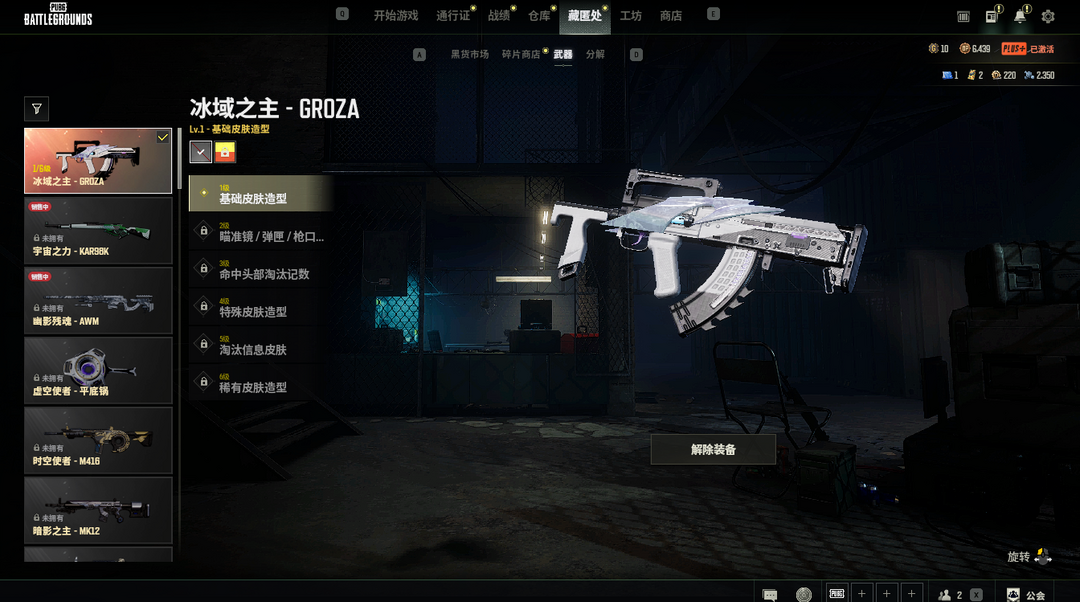Viewport: 1080px width, 602px height.
Task: Open the settings gear icon
Action: tap(1048, 16)
